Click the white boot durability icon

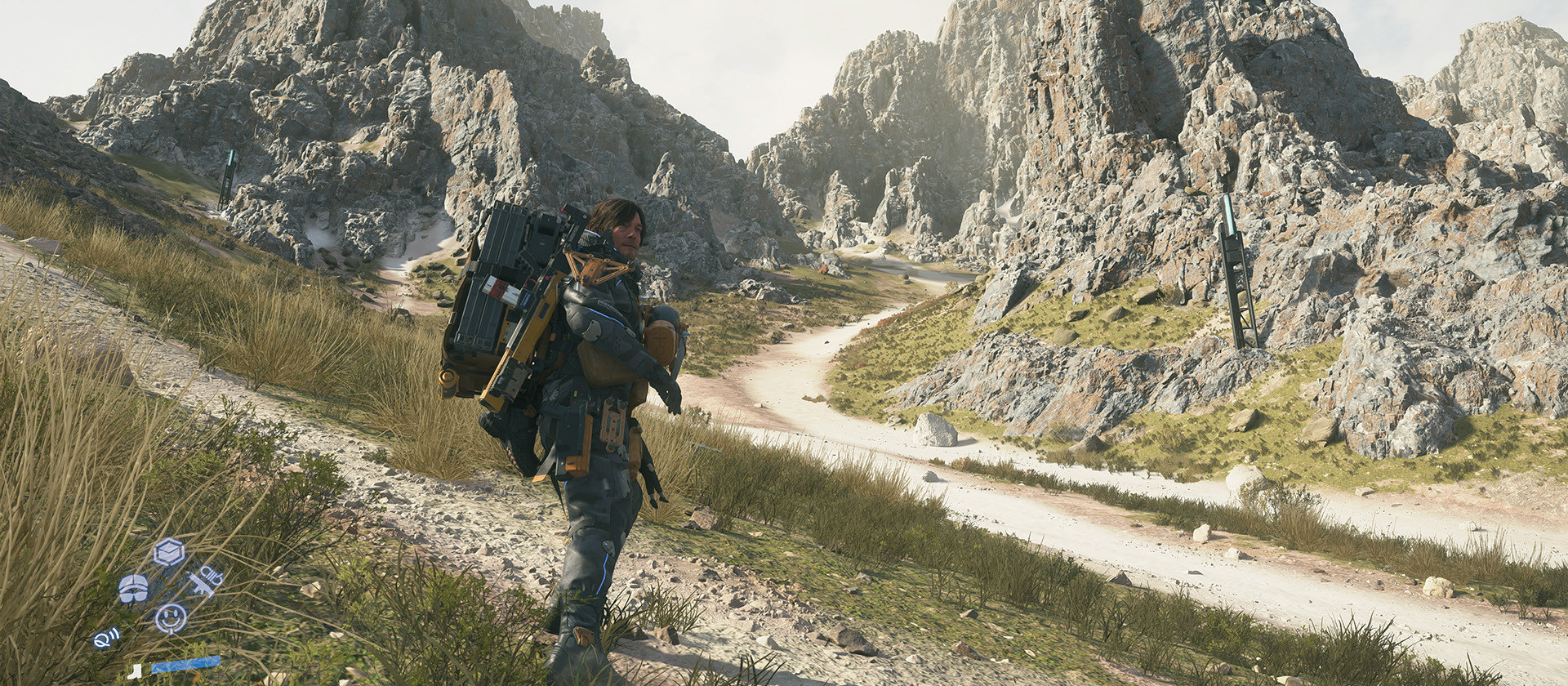pyautogui.click(x=136, y=671)
